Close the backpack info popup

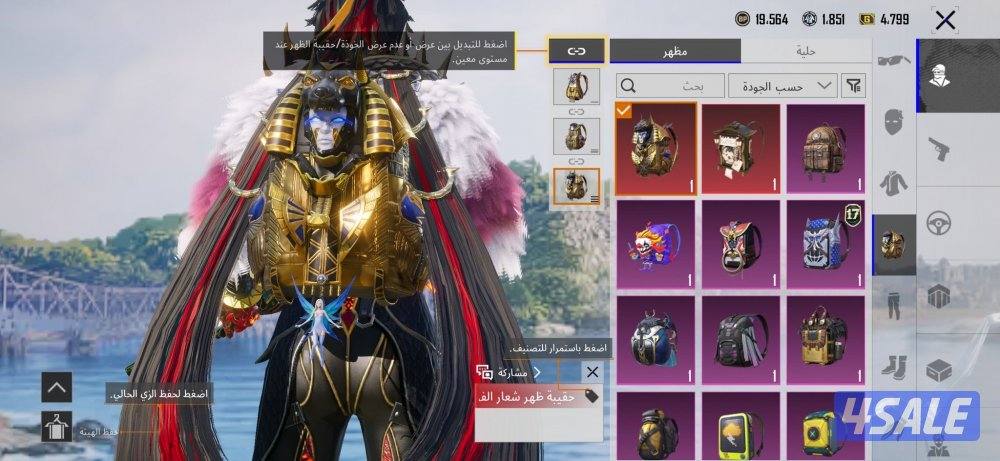[x=592, y=372]
